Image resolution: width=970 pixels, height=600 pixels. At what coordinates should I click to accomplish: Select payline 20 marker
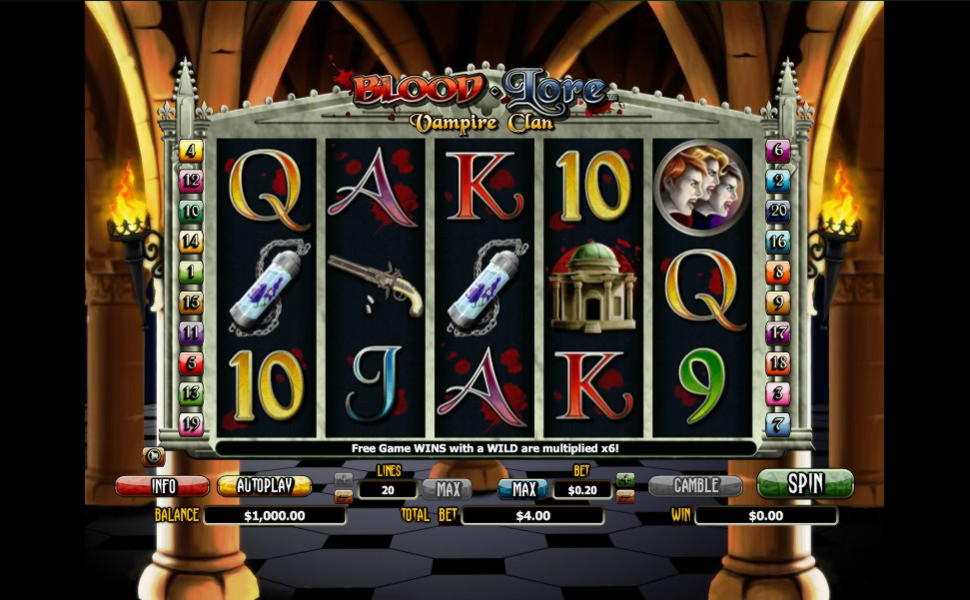778,211
